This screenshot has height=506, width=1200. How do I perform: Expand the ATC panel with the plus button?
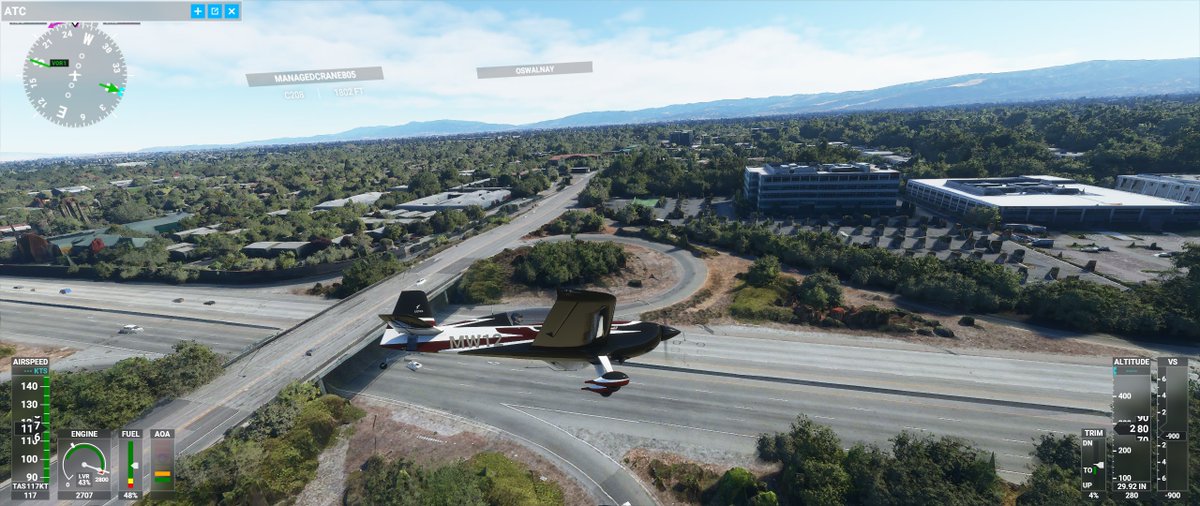click(198, 11)
